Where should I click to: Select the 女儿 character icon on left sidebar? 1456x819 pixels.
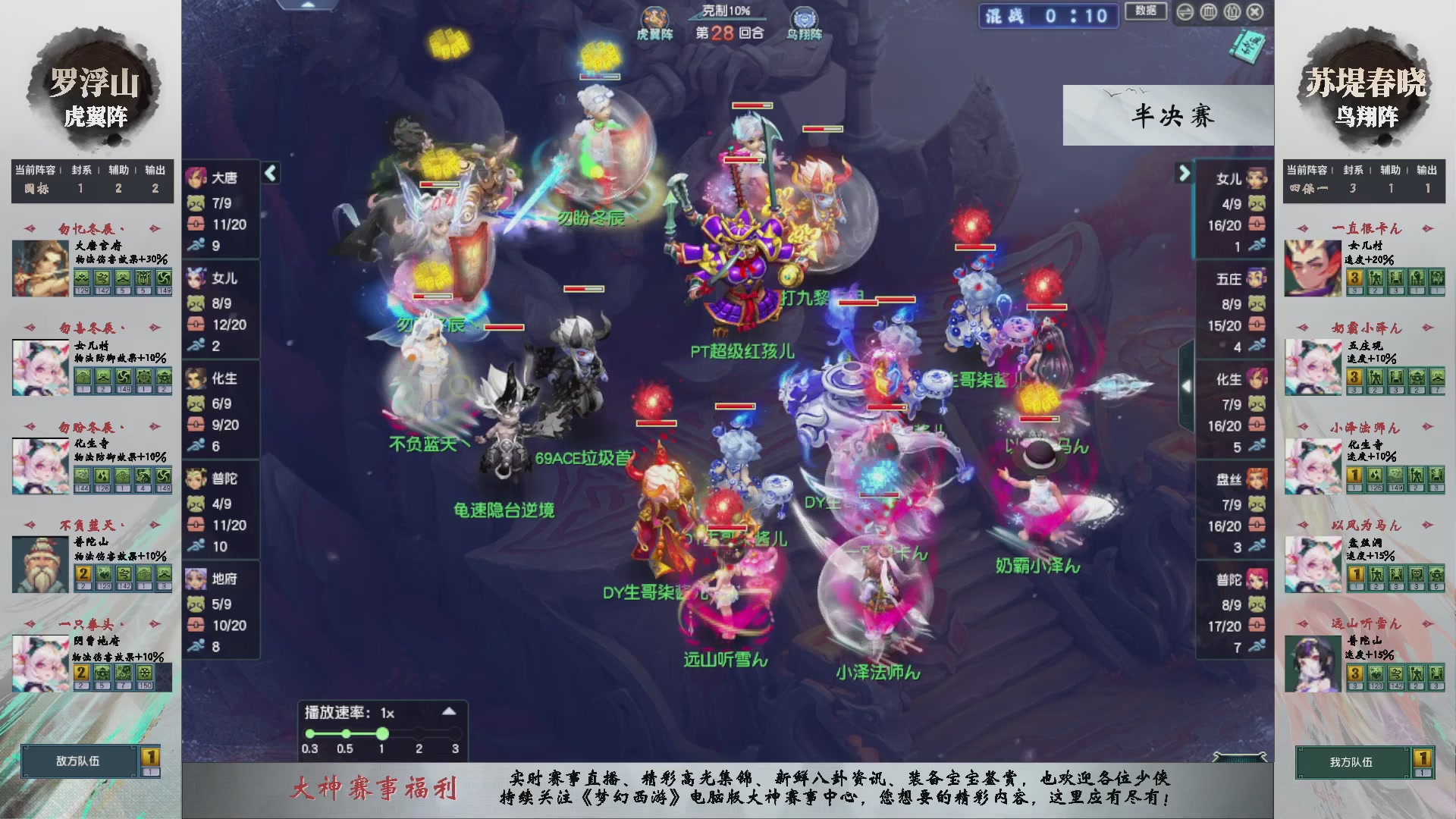coord(197,278)
